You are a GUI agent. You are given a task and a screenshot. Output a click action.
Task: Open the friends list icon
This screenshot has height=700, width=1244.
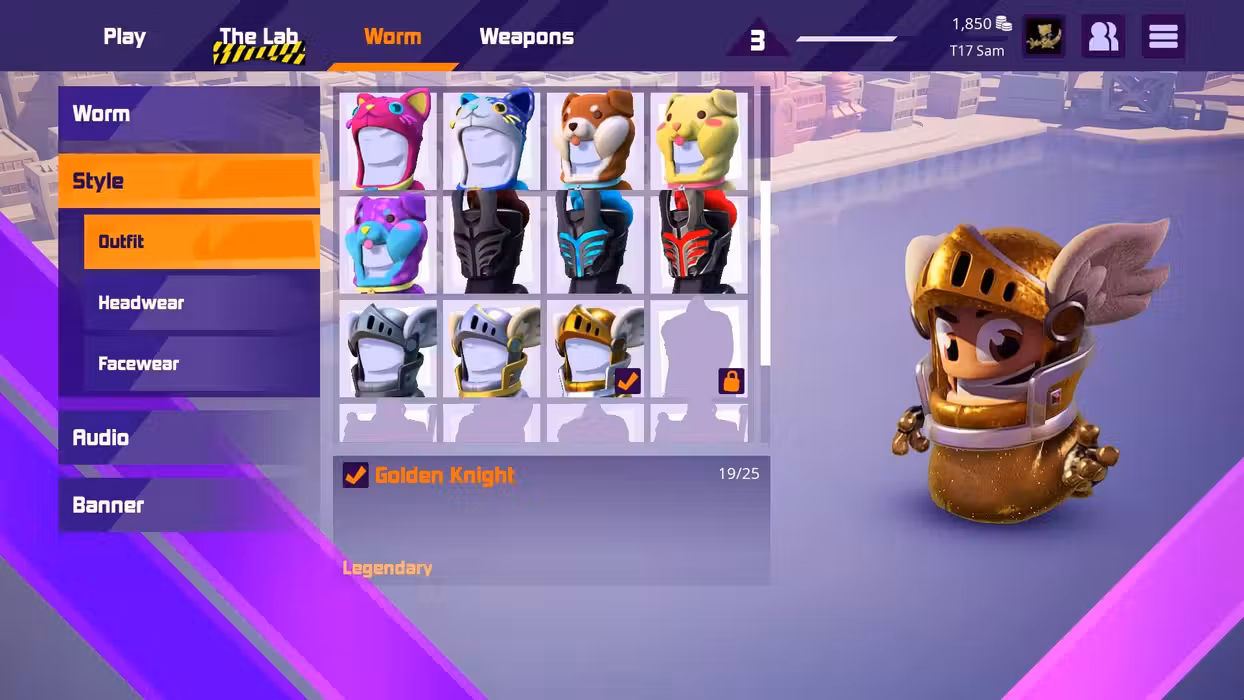click(1102, 37)
